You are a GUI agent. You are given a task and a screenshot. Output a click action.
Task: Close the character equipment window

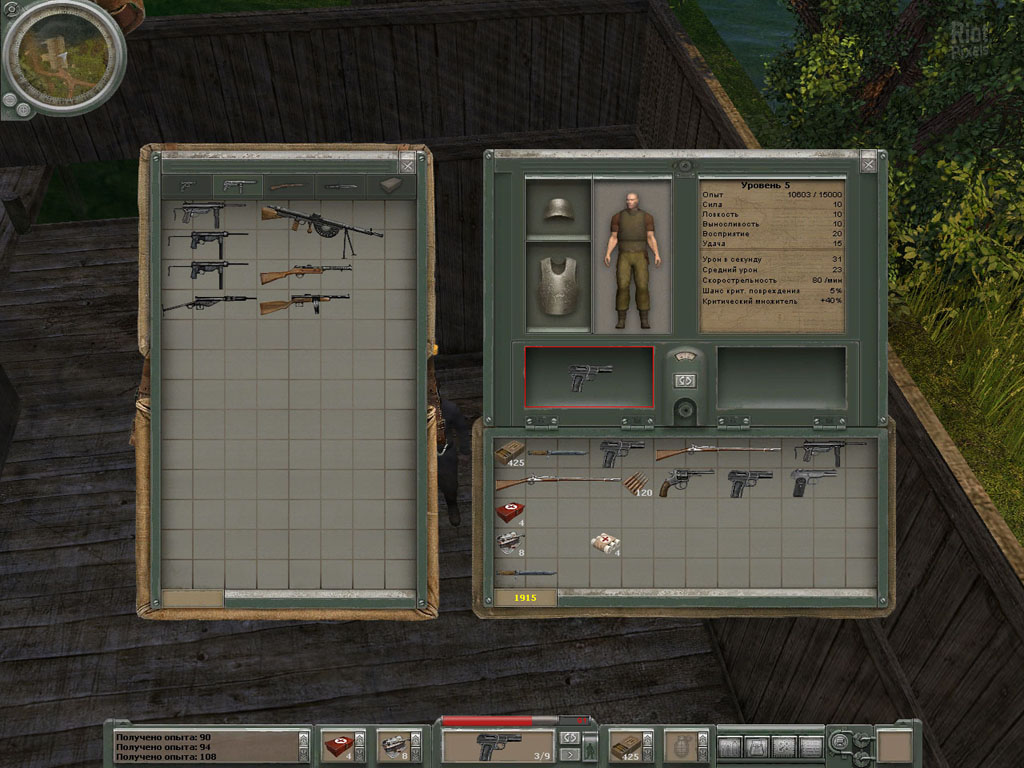[x=868, y=162]
